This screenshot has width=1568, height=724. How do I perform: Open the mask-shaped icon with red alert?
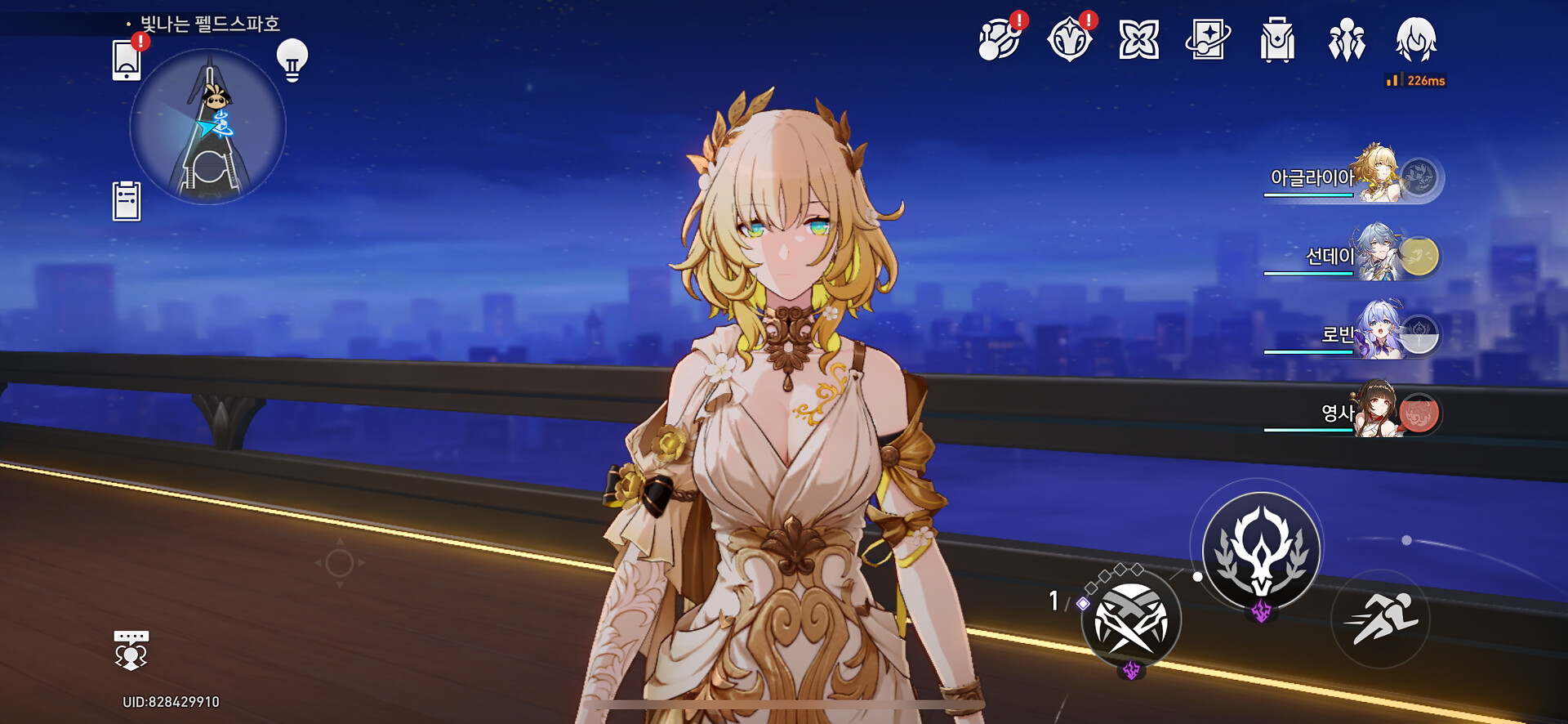coord(1069,40)
